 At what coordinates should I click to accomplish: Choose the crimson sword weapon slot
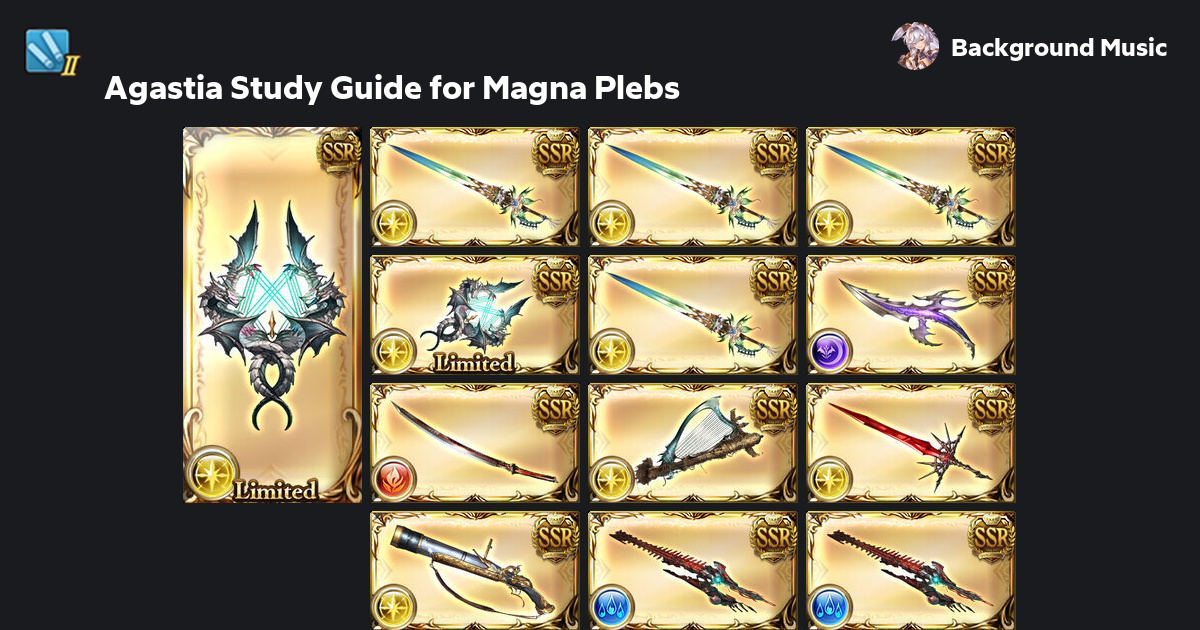(910, 443)
